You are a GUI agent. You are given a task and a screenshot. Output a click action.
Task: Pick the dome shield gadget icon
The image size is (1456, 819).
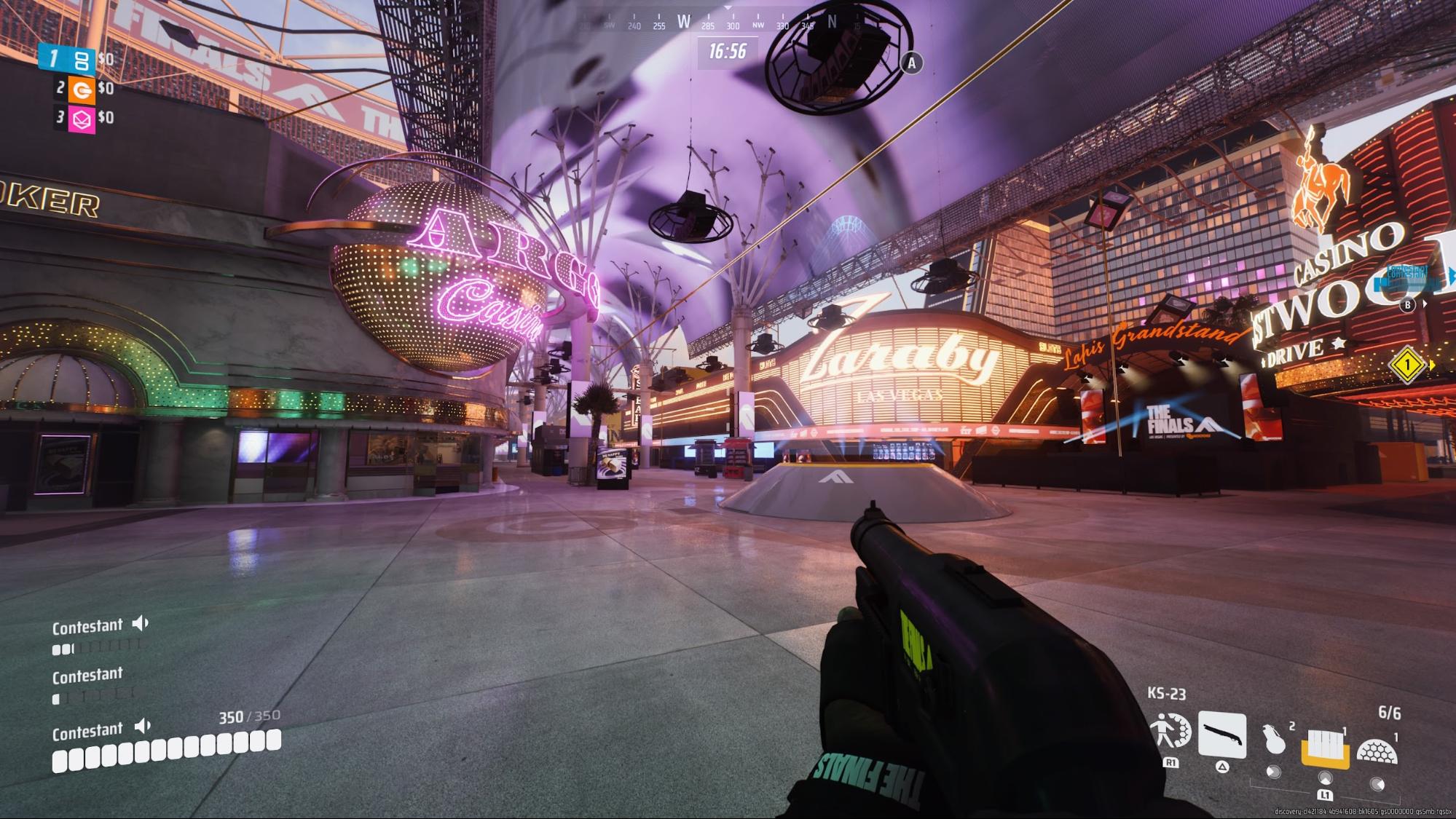coord(1376,751)
